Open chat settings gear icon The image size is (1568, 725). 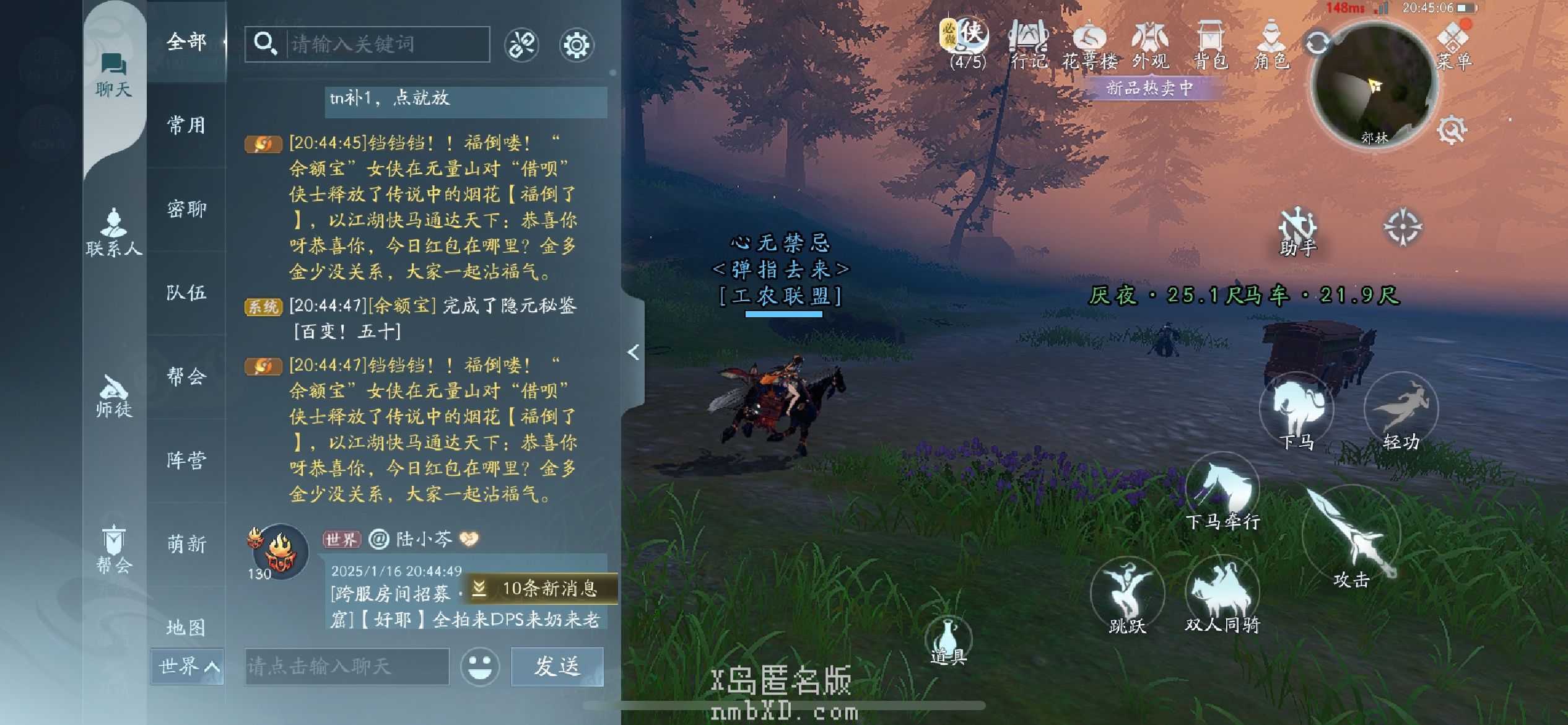[577, 45]
